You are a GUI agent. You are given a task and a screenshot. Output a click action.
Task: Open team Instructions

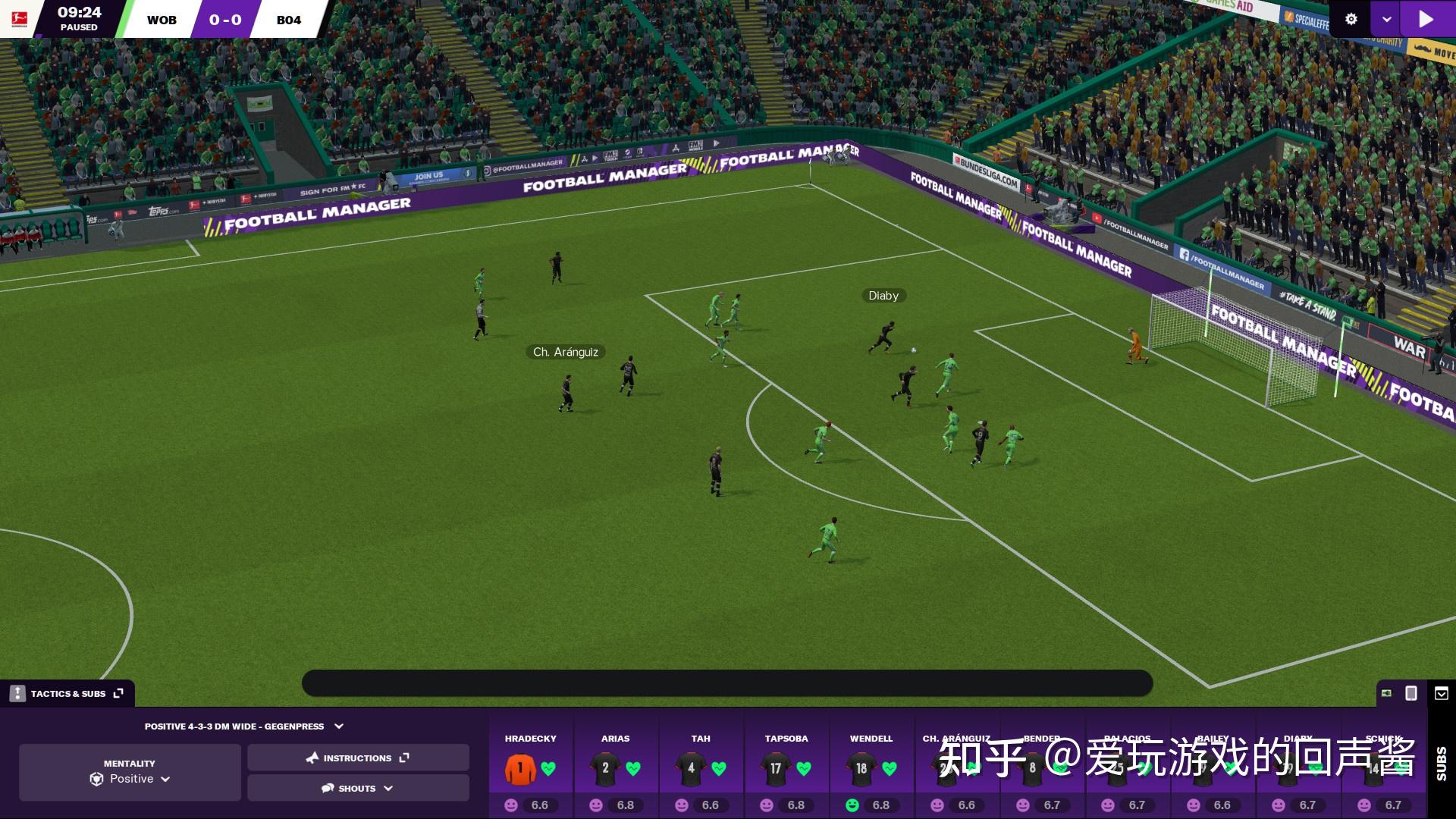point(358,758)
